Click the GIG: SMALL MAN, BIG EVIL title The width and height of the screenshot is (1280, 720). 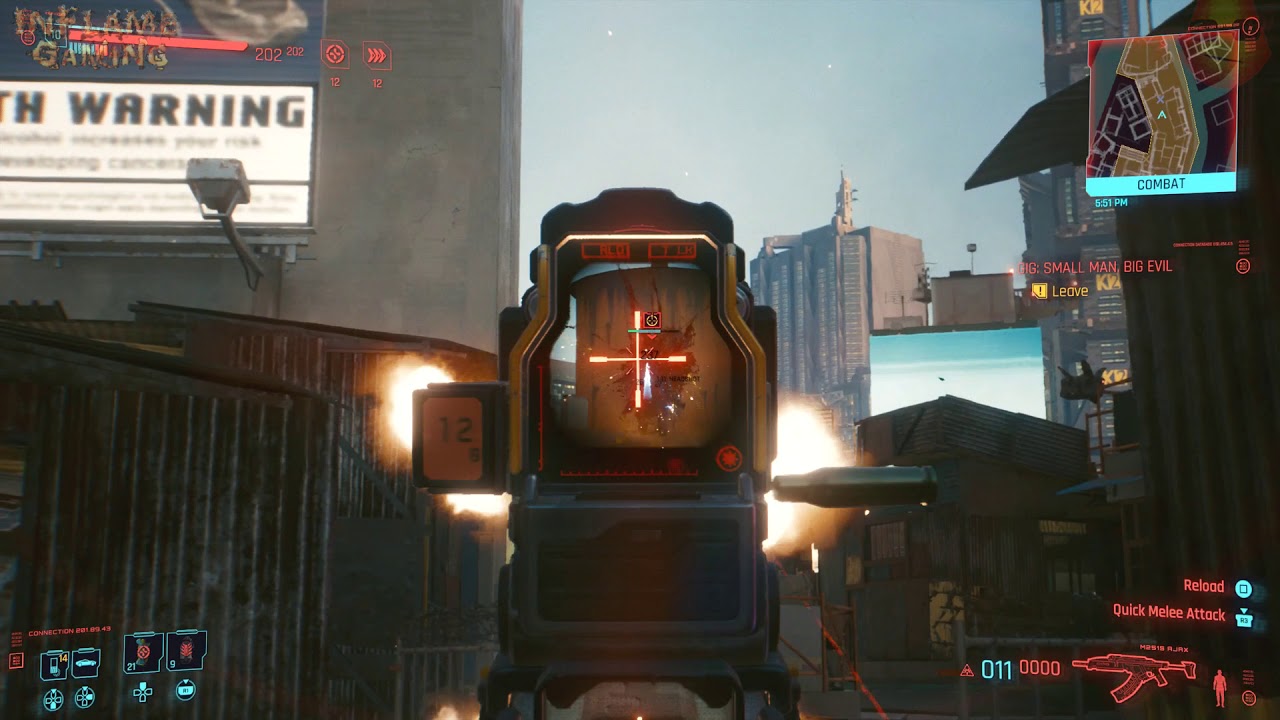tap(1096, 268)
